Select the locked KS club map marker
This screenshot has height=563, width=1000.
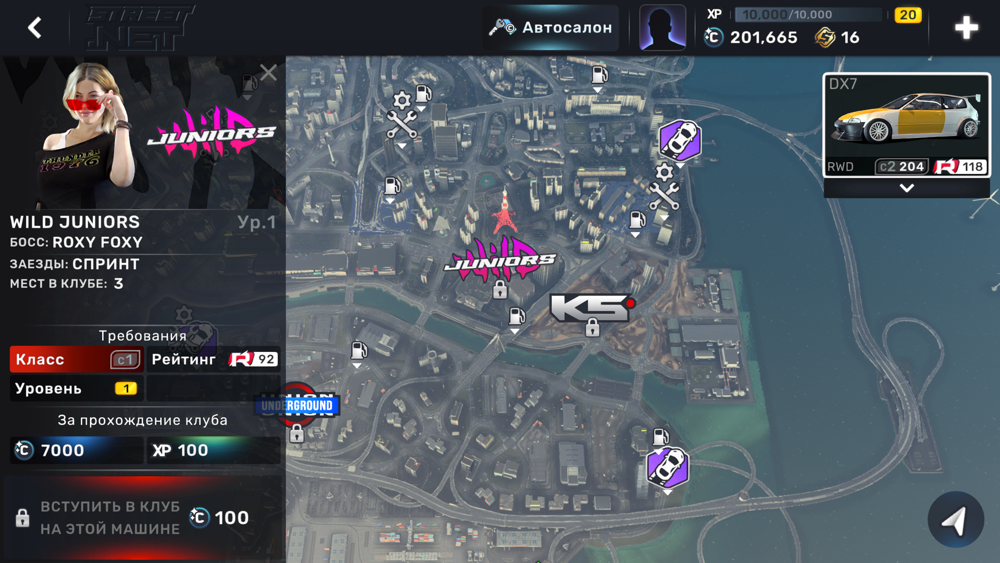click(x=592, y=309)
